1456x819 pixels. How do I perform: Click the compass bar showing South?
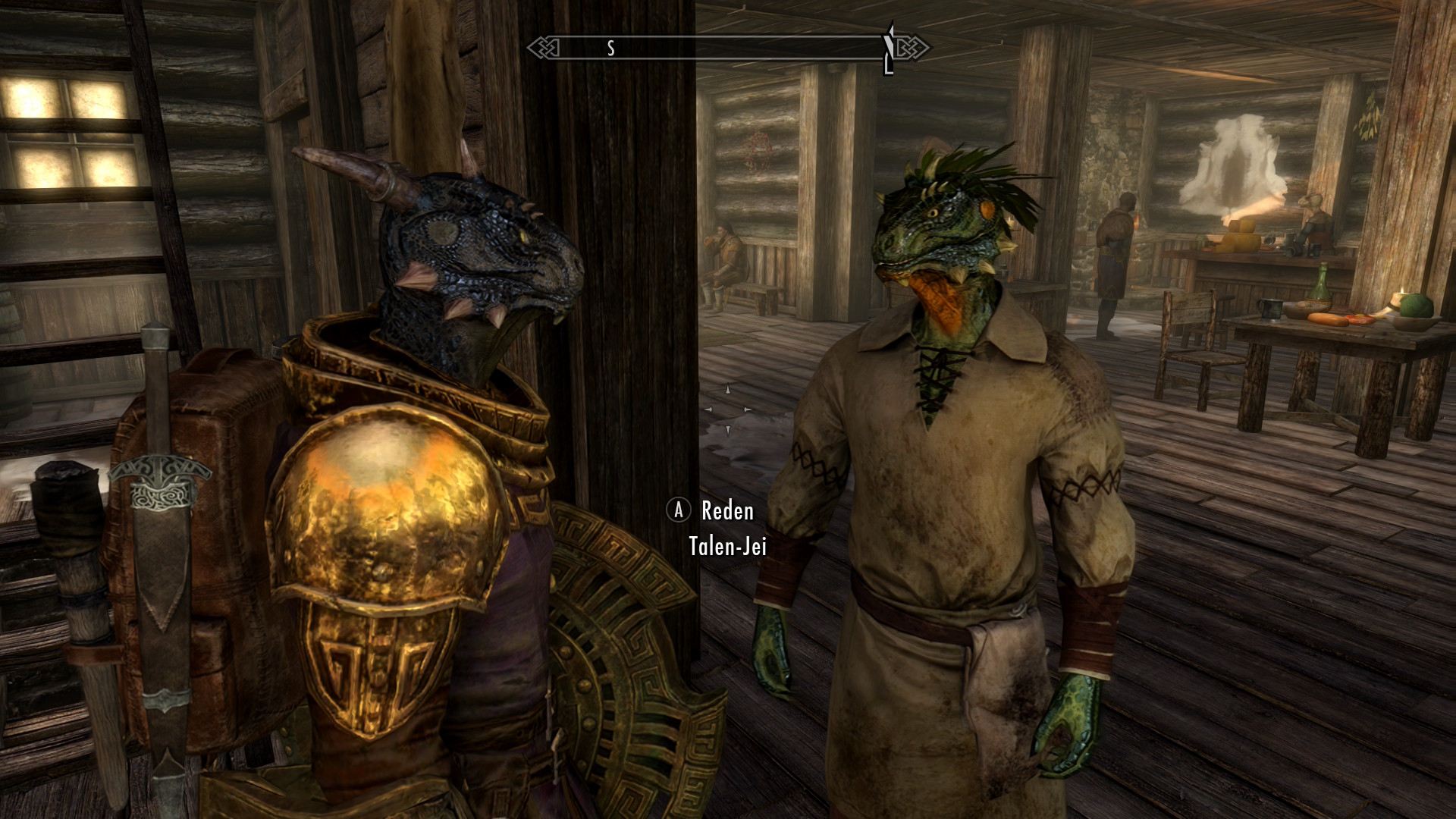(728, 48)
